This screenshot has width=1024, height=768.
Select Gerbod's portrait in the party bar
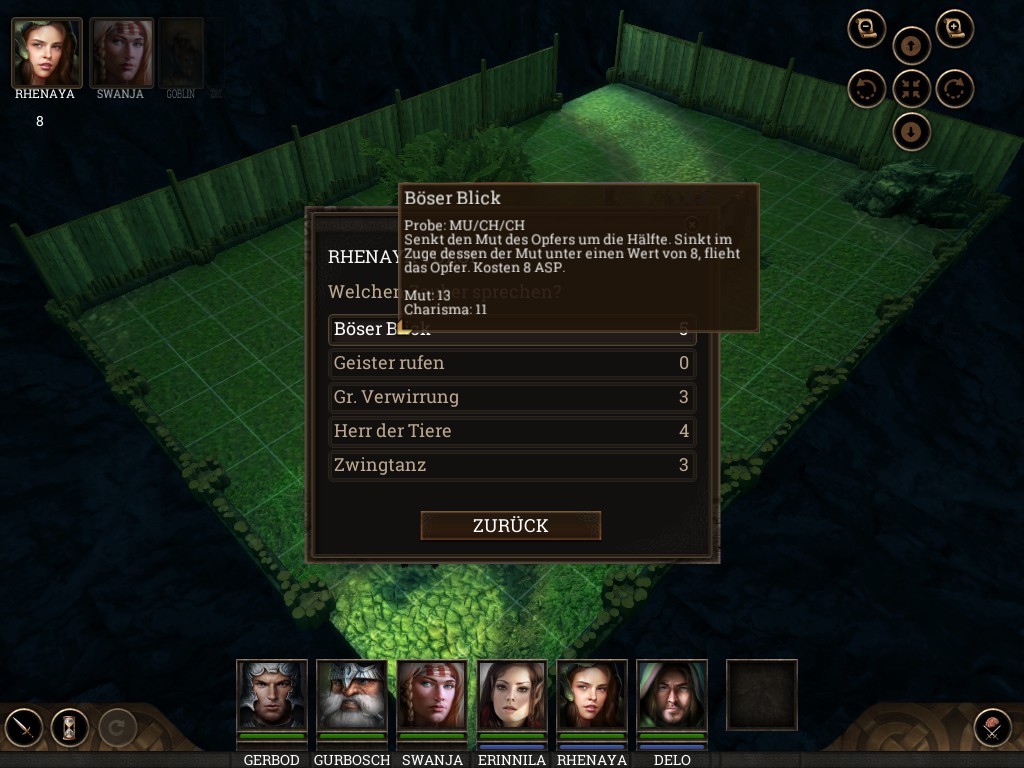(x=271, y=695)
